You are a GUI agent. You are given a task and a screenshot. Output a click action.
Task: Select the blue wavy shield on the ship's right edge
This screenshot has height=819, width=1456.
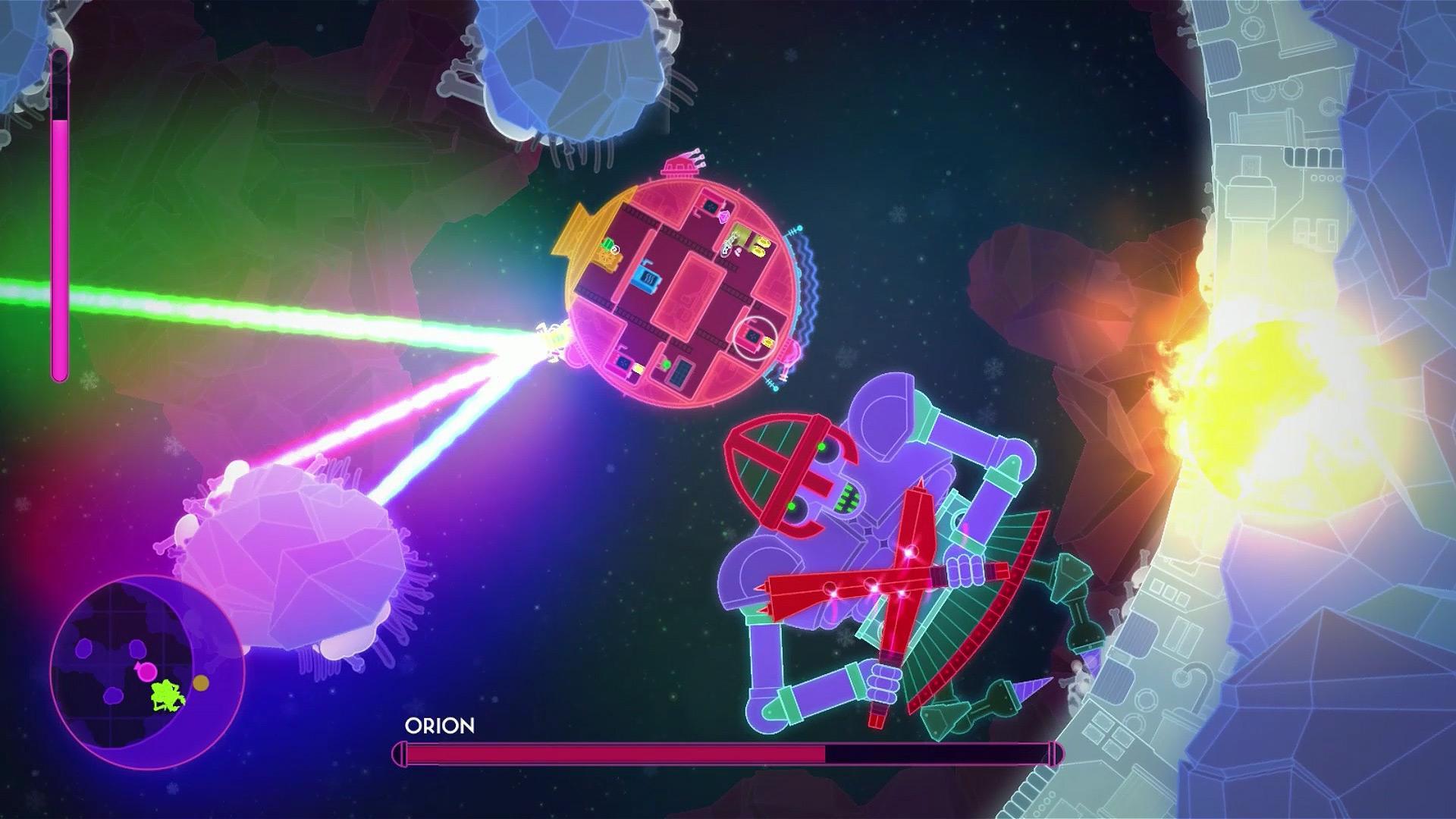pyautogui.click(x=810, y=284)
